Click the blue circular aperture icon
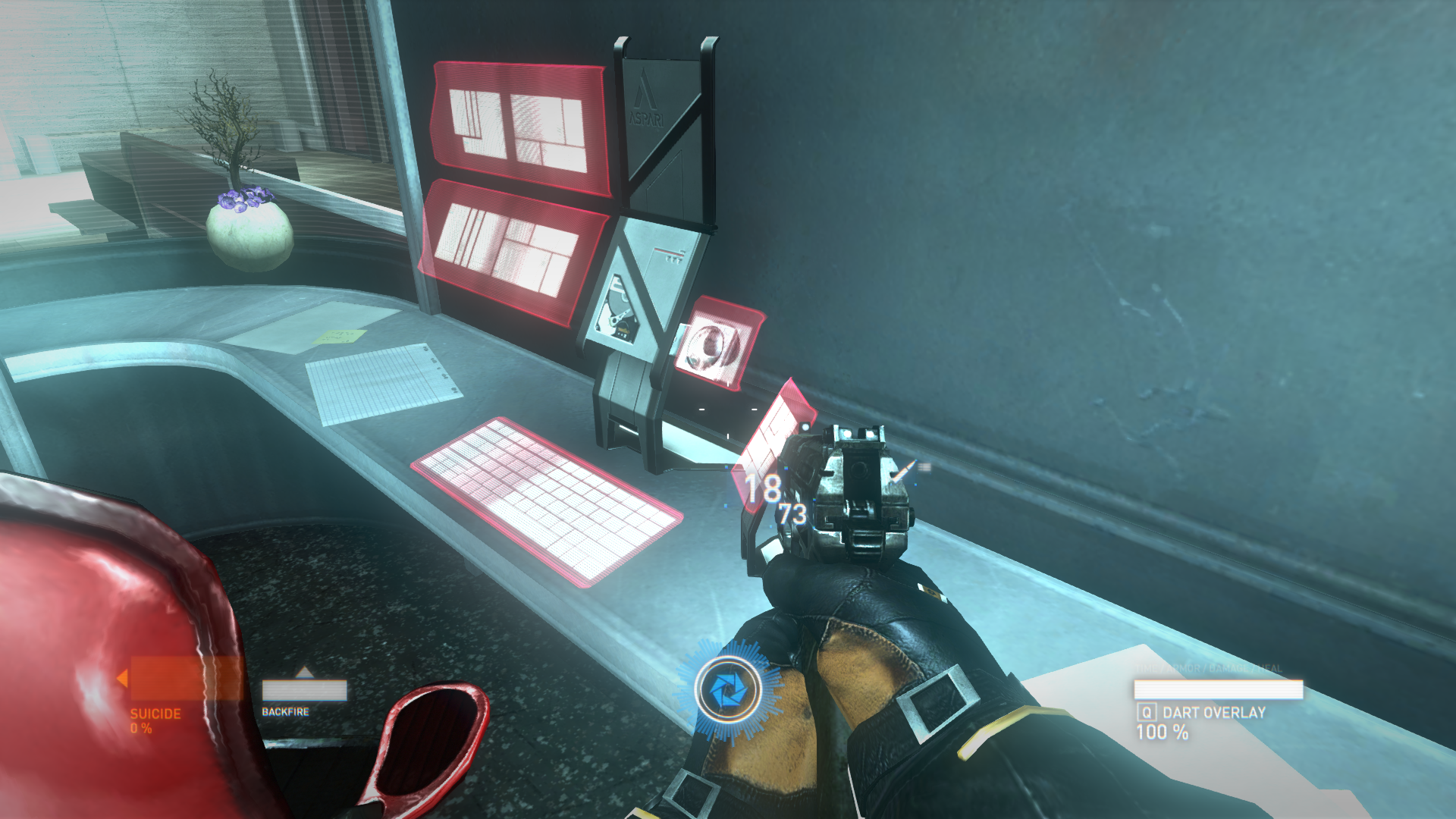This screenshot has height=819, width=1456. pos(728,690)
